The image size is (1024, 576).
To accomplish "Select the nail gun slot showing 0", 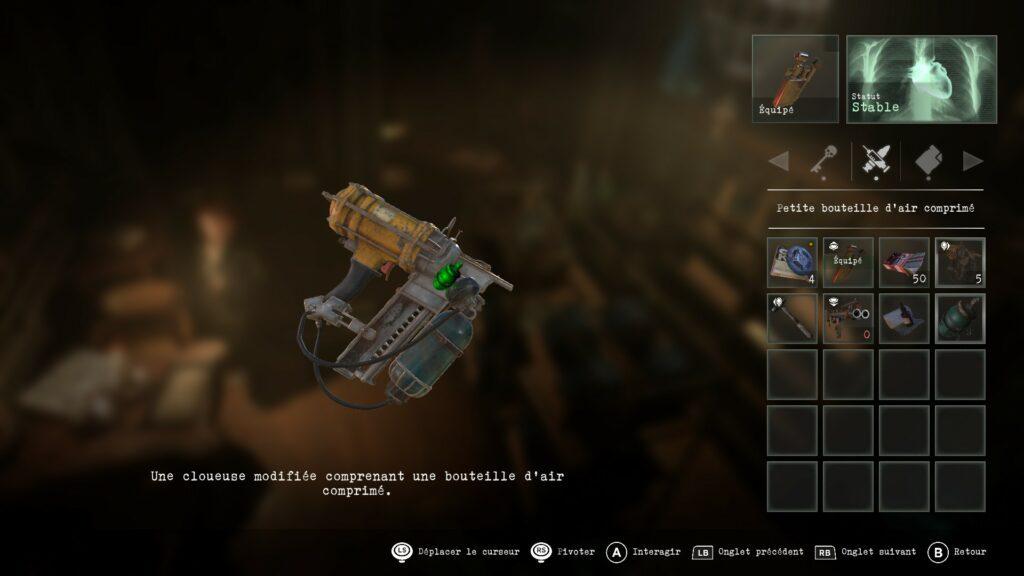I will tap(848, 318).
